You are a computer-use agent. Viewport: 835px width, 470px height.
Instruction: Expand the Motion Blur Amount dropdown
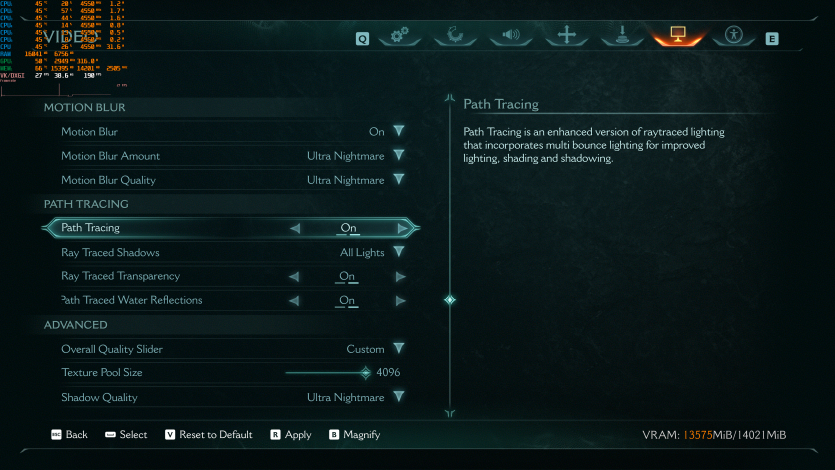coord(398,155)
